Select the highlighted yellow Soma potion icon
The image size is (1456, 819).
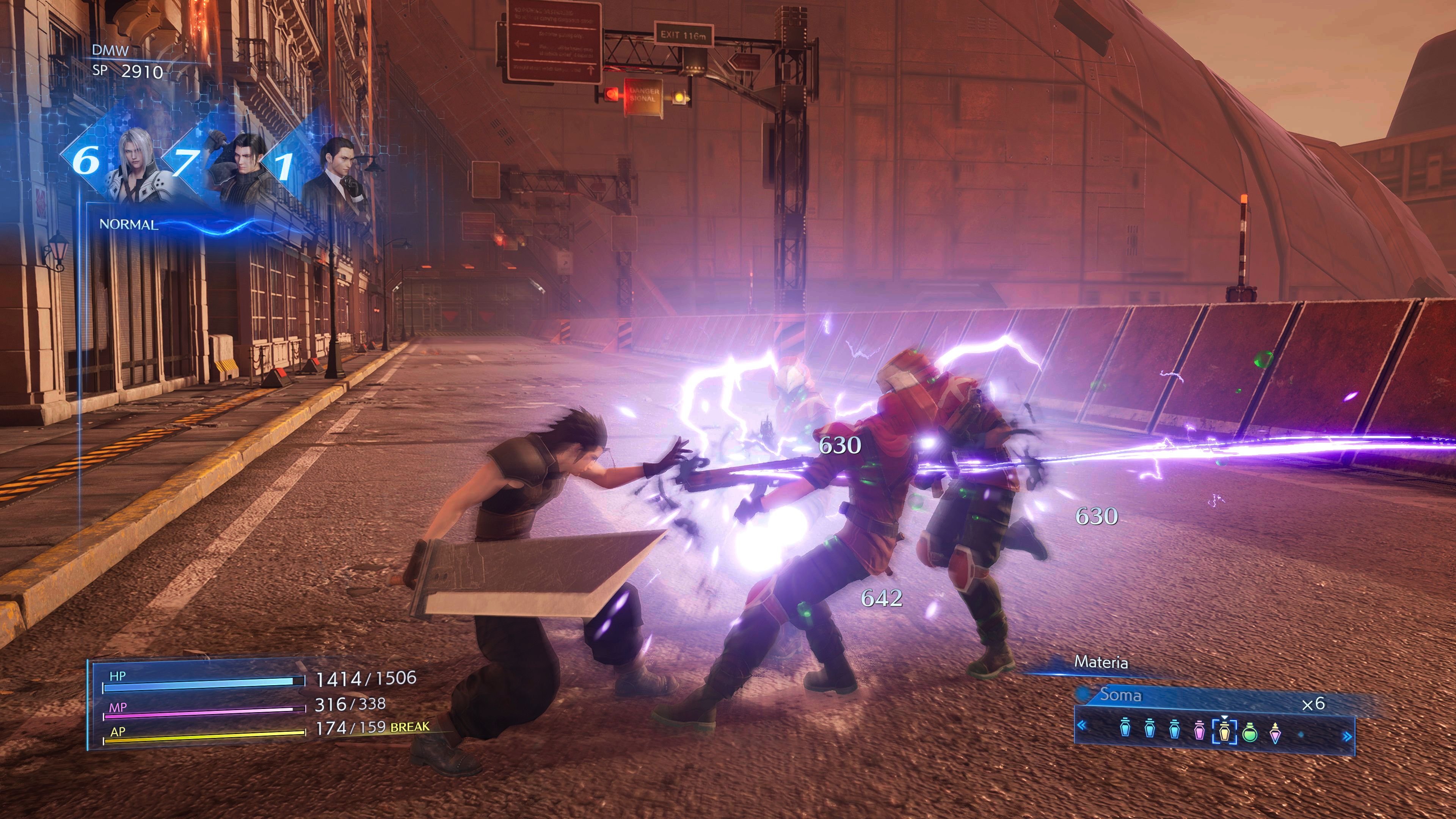coord(1224,732)
